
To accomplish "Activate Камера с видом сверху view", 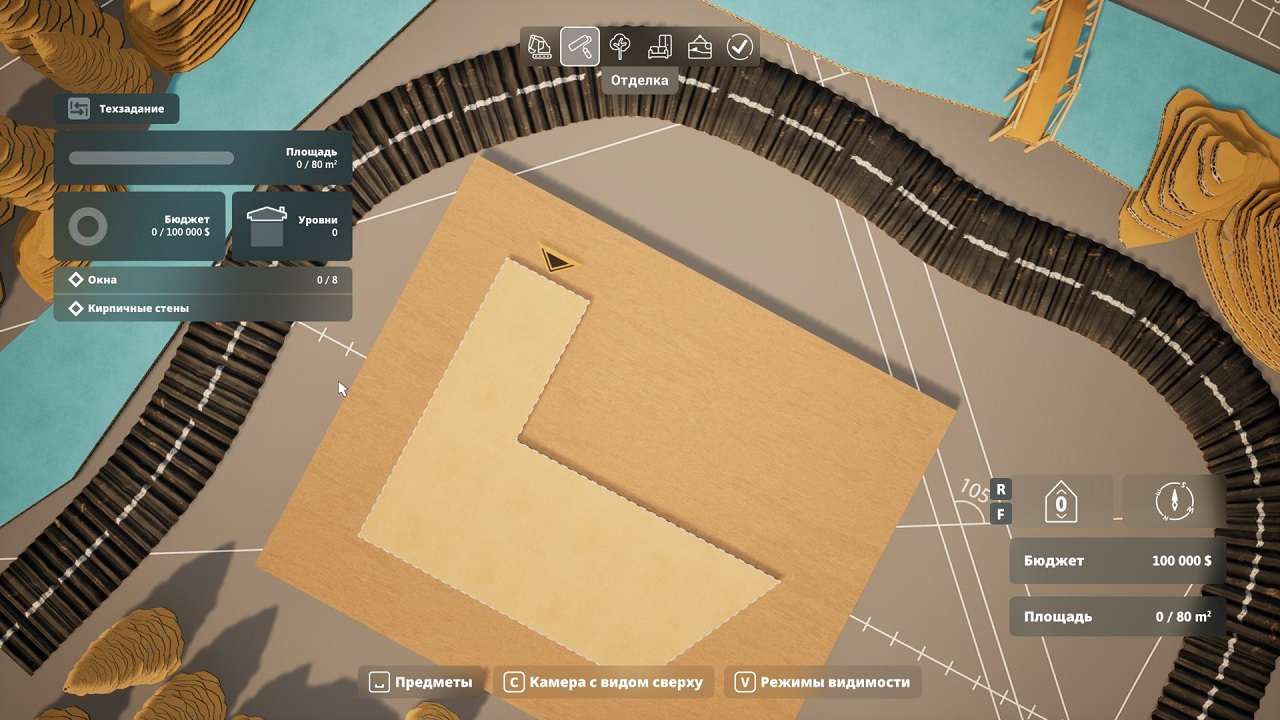I will pyautogui.click(x=604, y=682).
